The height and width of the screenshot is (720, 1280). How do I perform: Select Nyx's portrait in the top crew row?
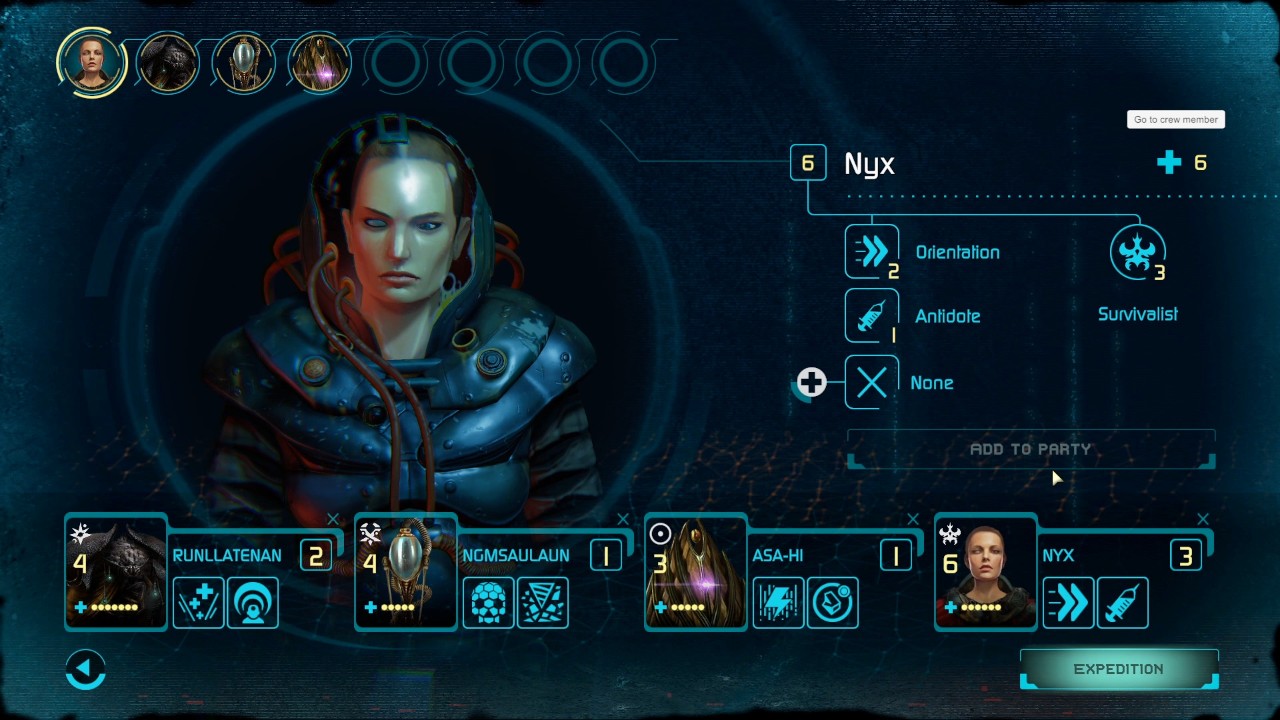91,62
